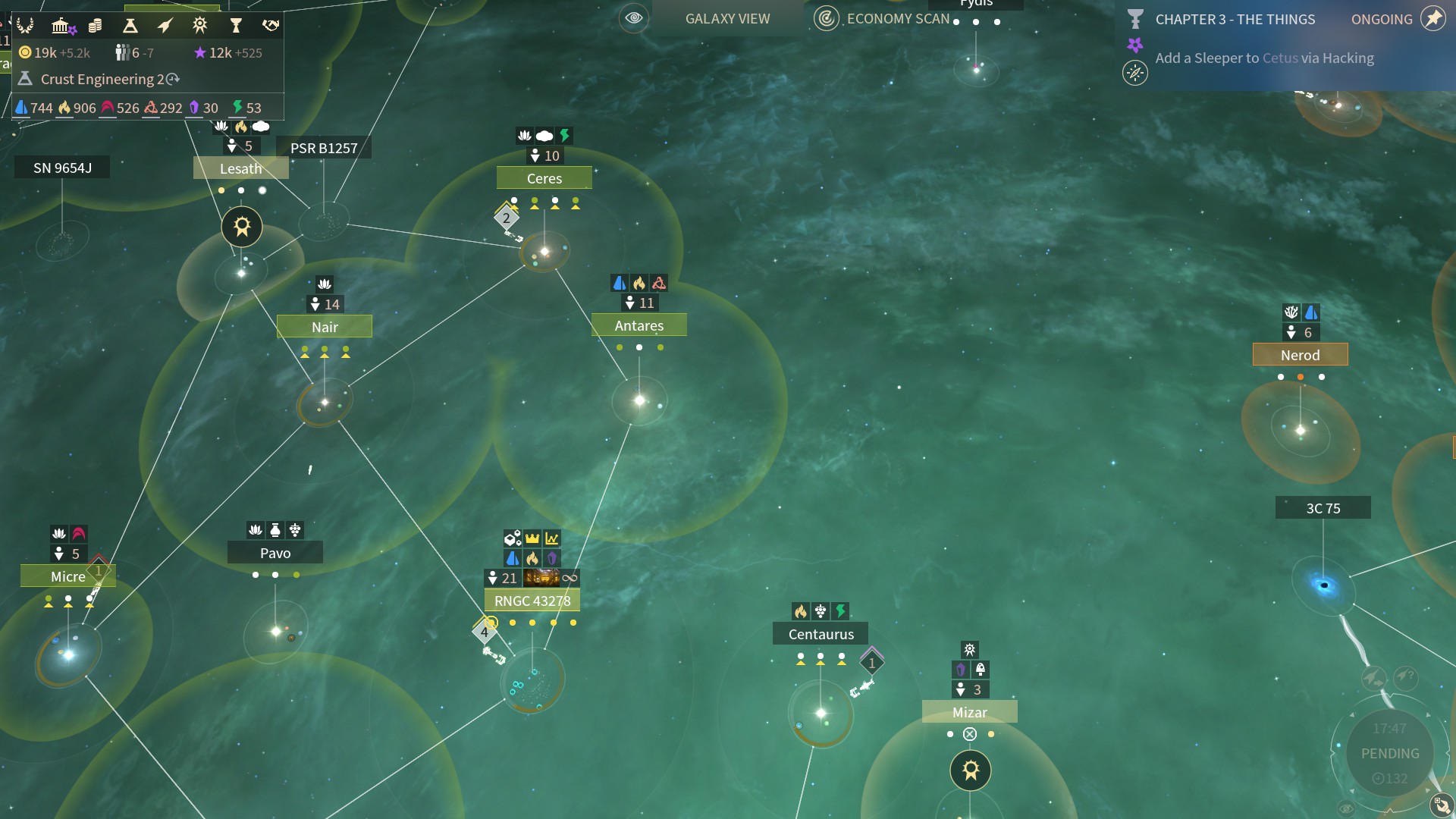The height and width of the screenshot is (819, 1456).
Task: Open the quests chalice screen
Action: pyautogui.click(x=236, y=26)
